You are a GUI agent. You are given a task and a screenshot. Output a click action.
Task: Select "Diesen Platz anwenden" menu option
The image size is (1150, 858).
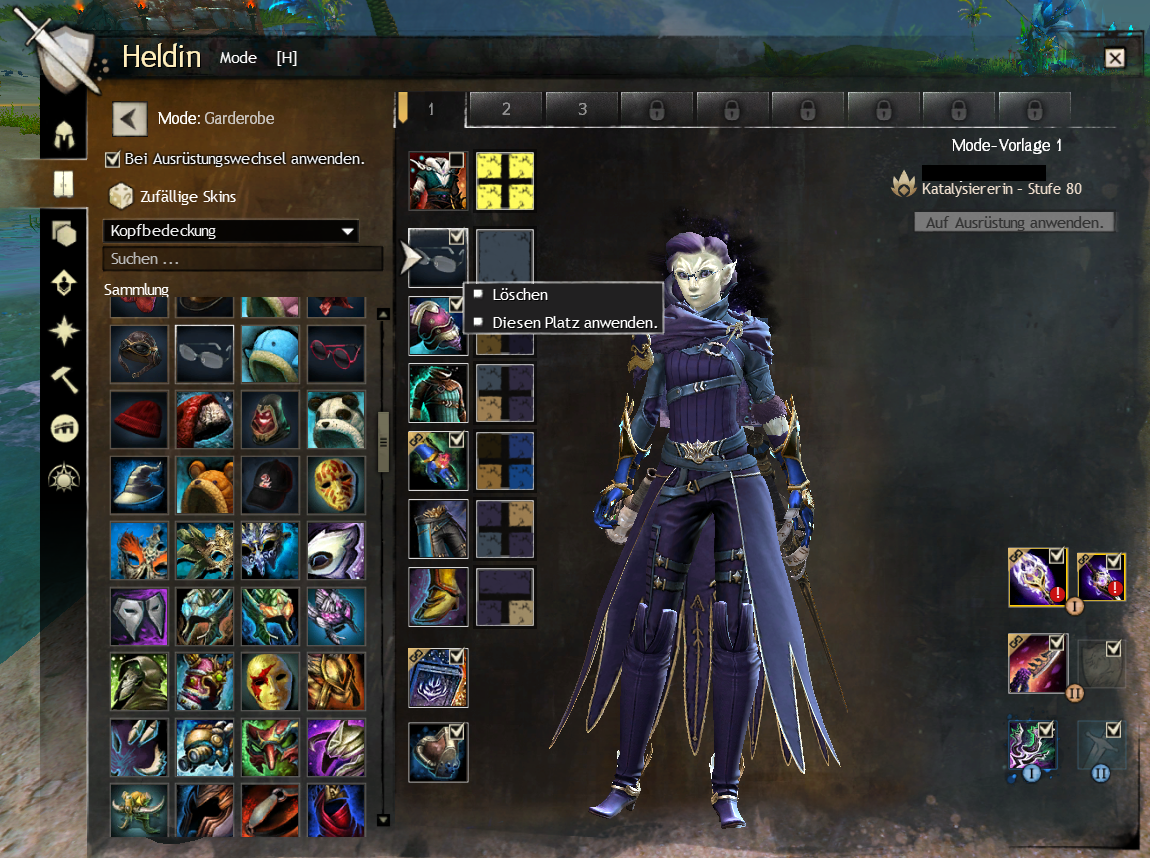[x=574, y=323]
